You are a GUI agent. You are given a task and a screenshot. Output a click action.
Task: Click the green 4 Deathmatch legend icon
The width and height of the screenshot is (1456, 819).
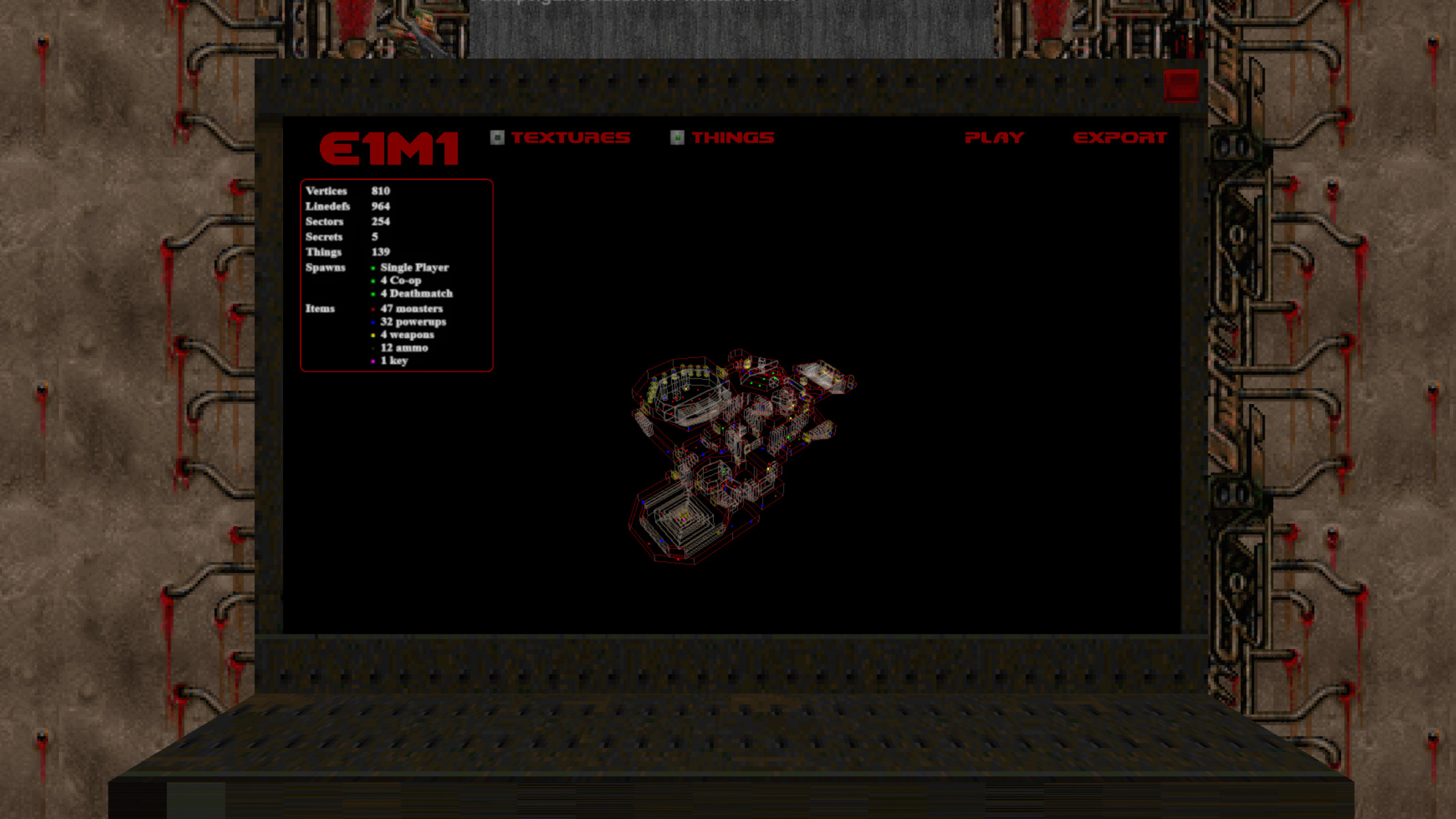(x=373, y=294)
